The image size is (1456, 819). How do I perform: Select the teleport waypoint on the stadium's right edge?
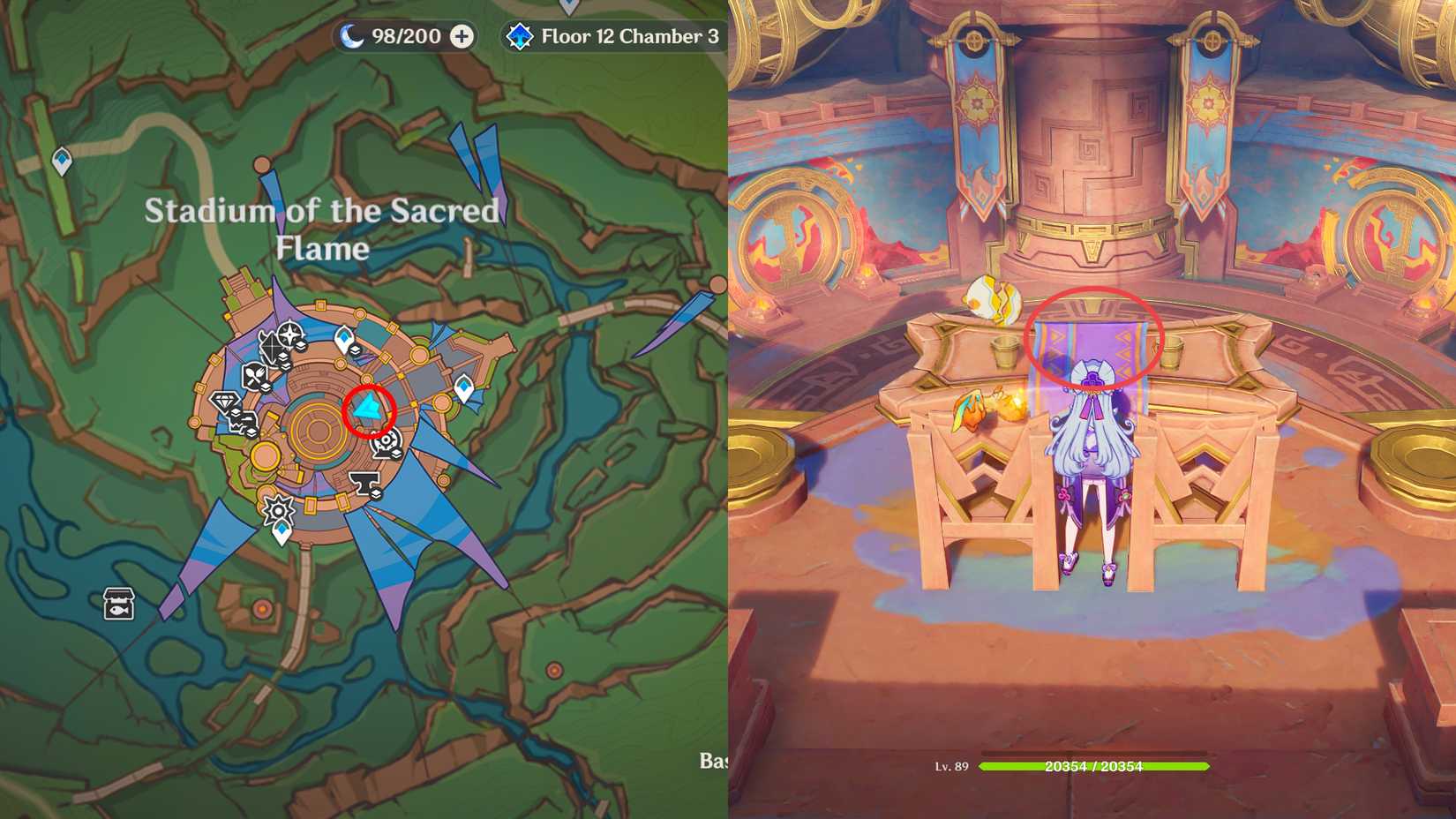[464, 386]
